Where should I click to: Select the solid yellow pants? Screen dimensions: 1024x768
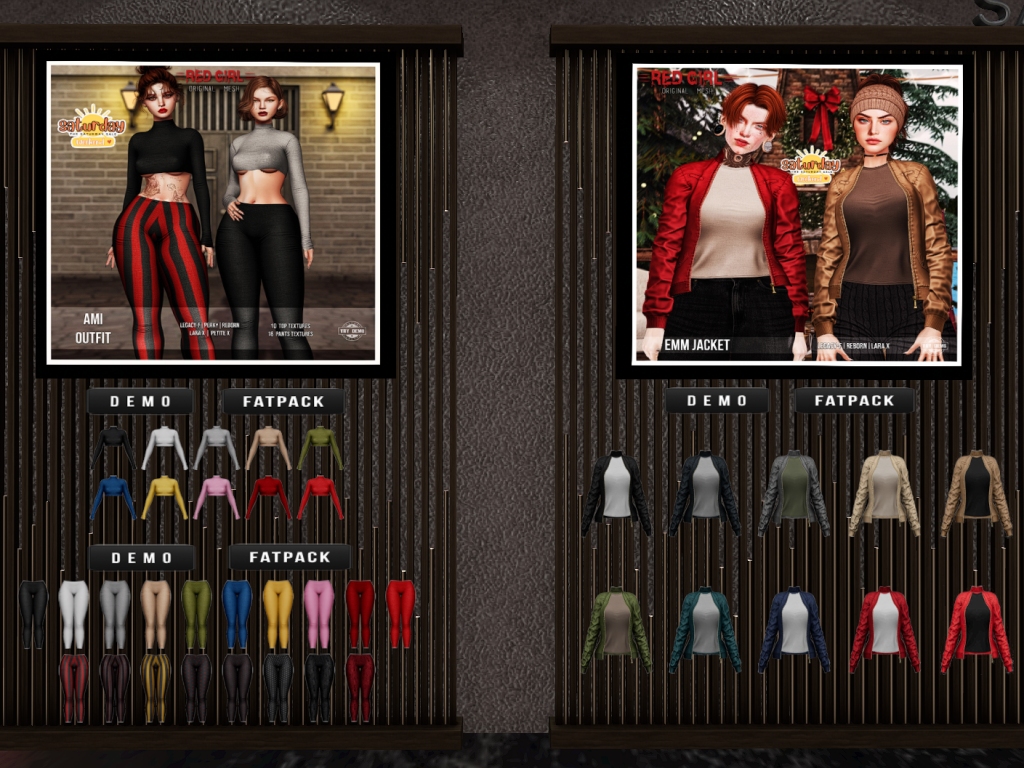click(277, 614)
